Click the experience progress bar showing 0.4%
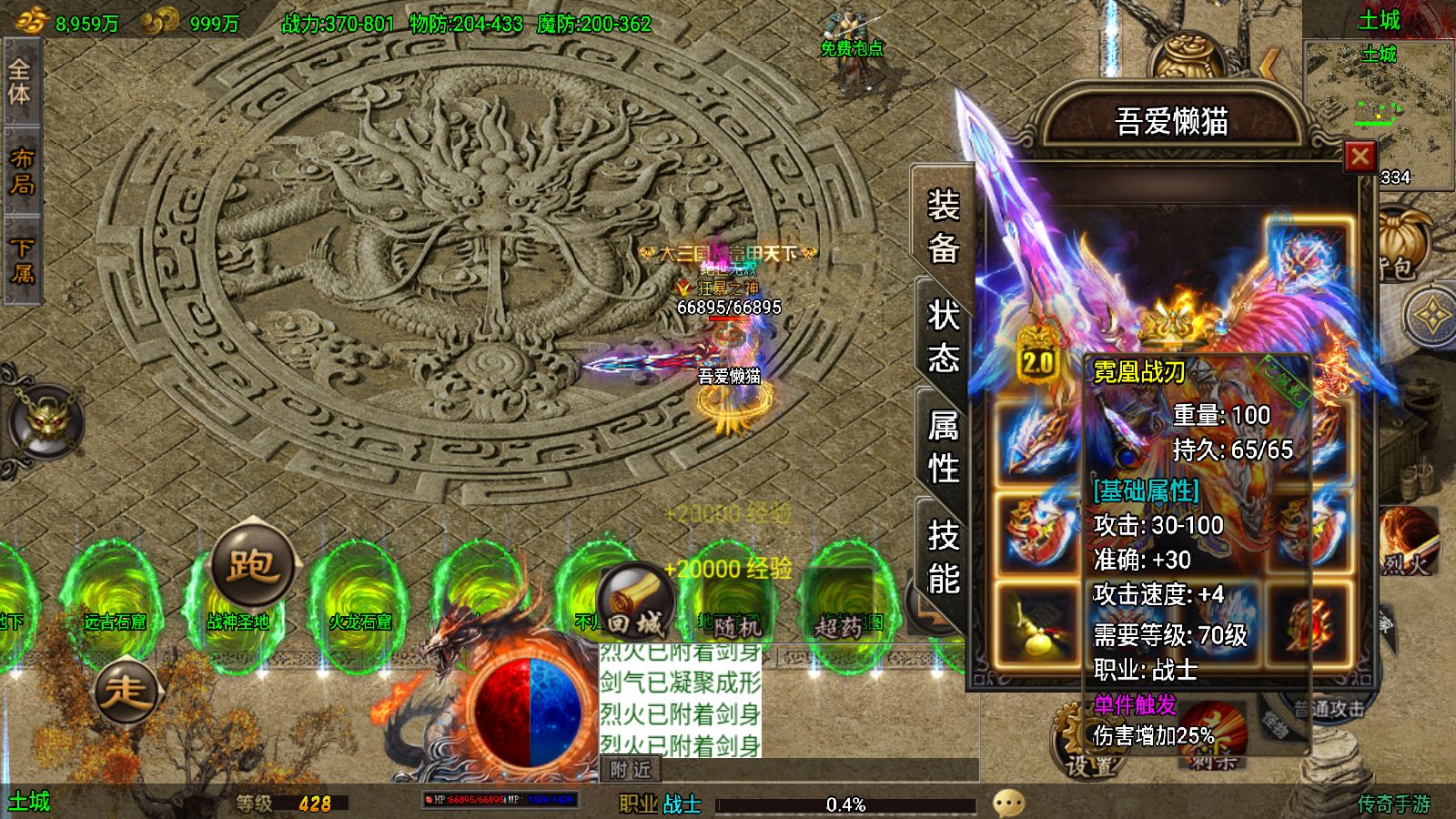Viewport: 1456px width, 819px height. click(x=846, y=804)
